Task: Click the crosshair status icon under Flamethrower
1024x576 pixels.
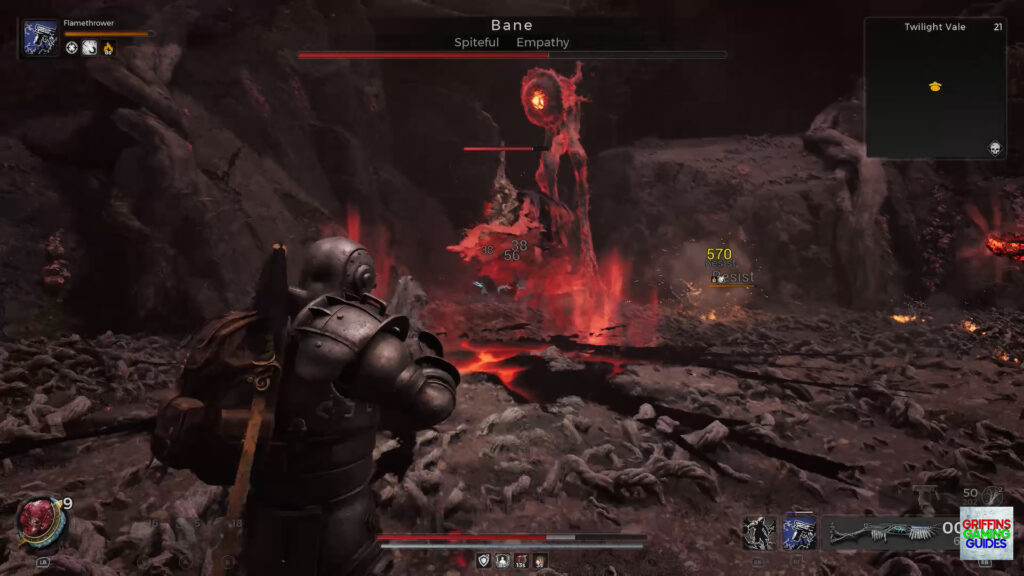Action: [72, 48]
